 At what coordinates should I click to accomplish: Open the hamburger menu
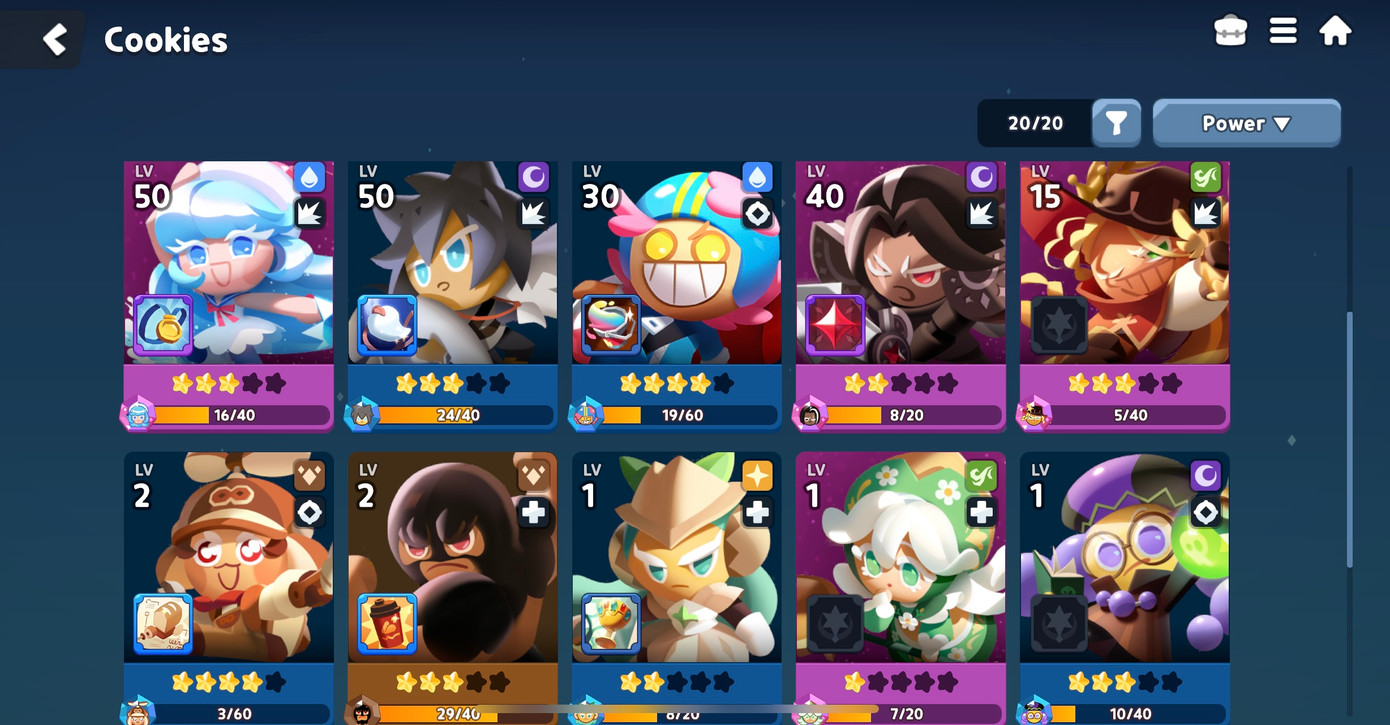(x=1283, y=32)
